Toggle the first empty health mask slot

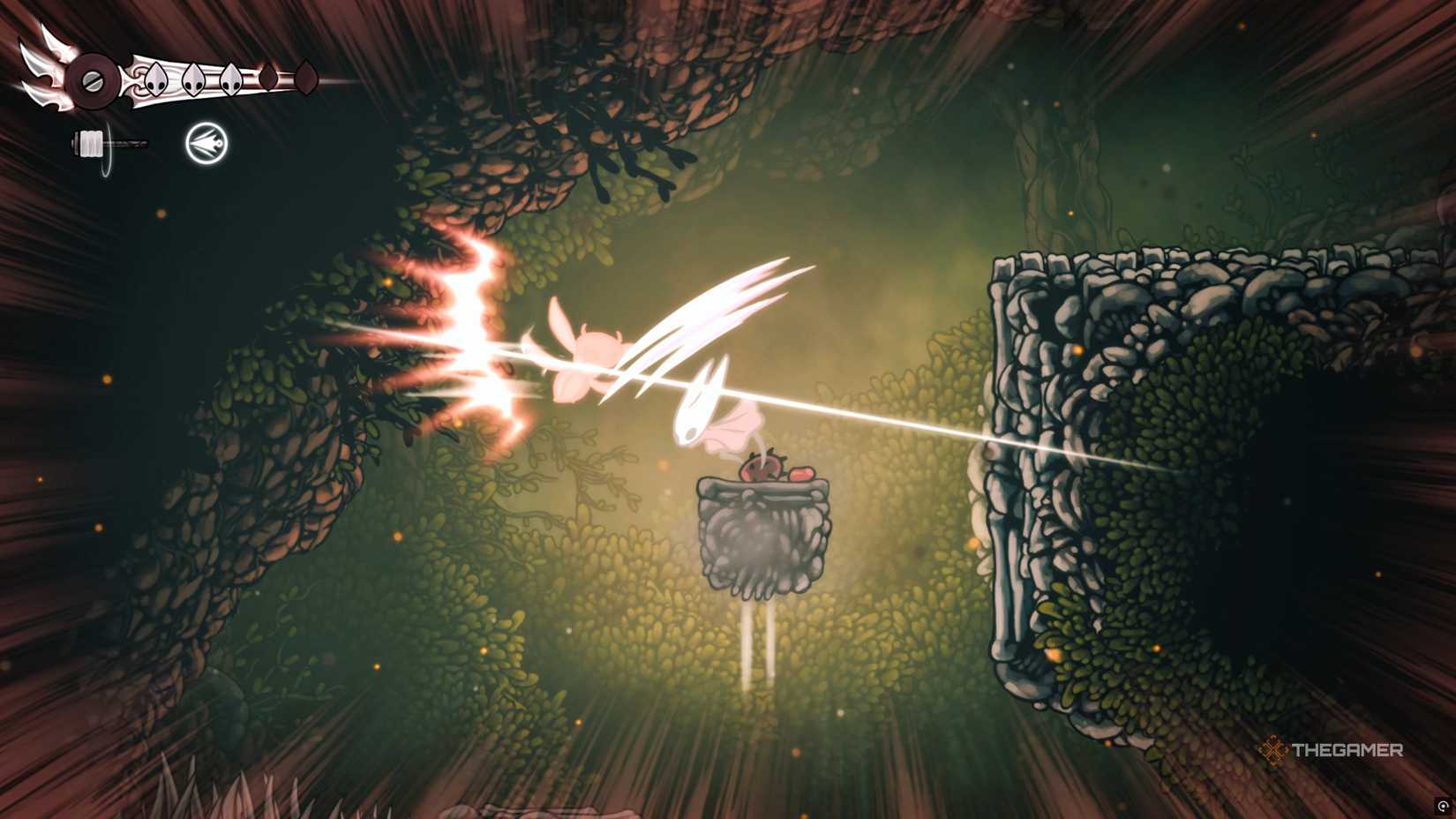(267, 77)
